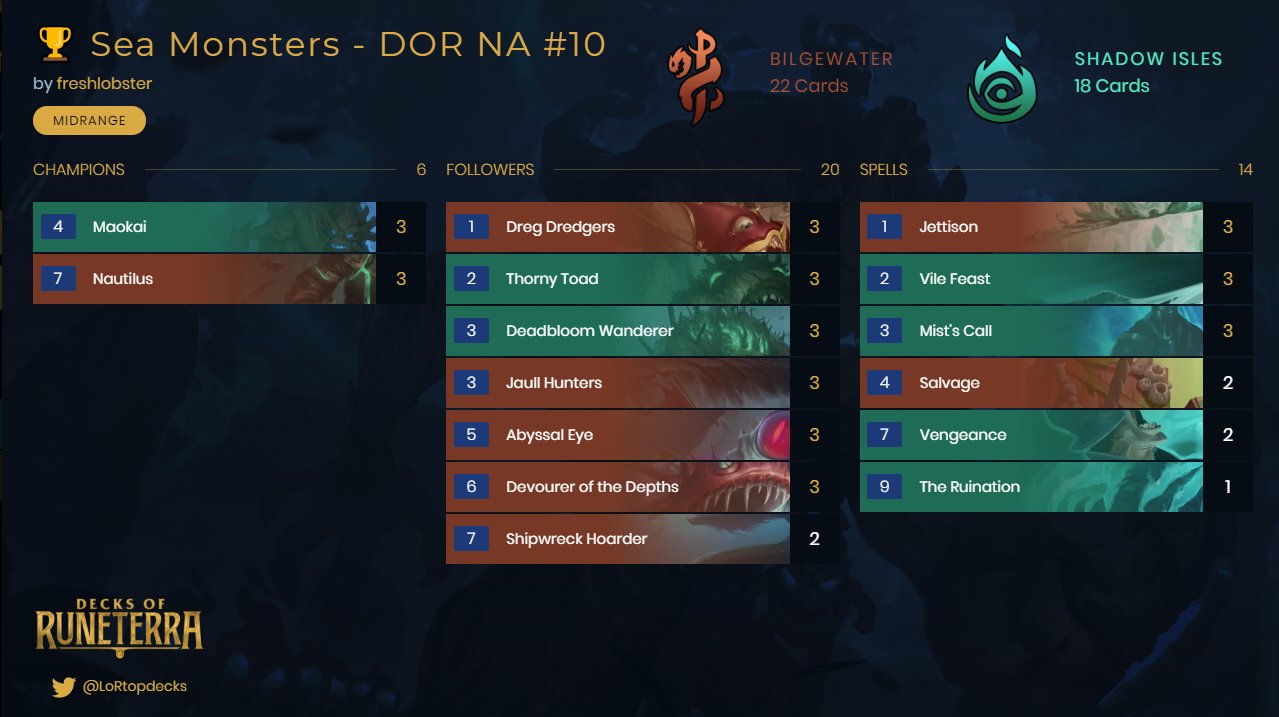Screen dimensions: 1279x717
Task: Click the MIDRANGE archetype tag
Action: 89,121
